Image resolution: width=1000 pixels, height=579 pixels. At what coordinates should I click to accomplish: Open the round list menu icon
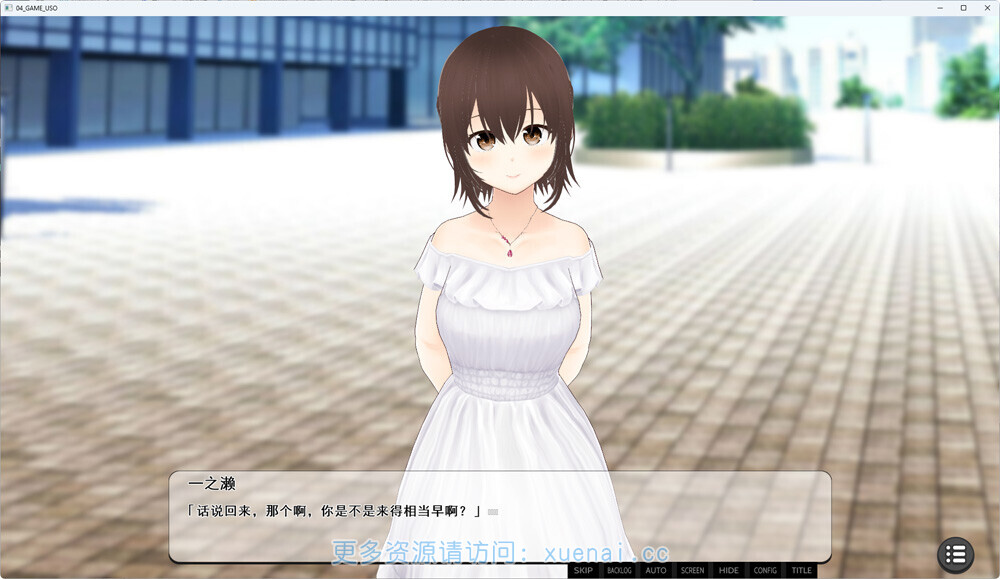(x=955, y=554)
